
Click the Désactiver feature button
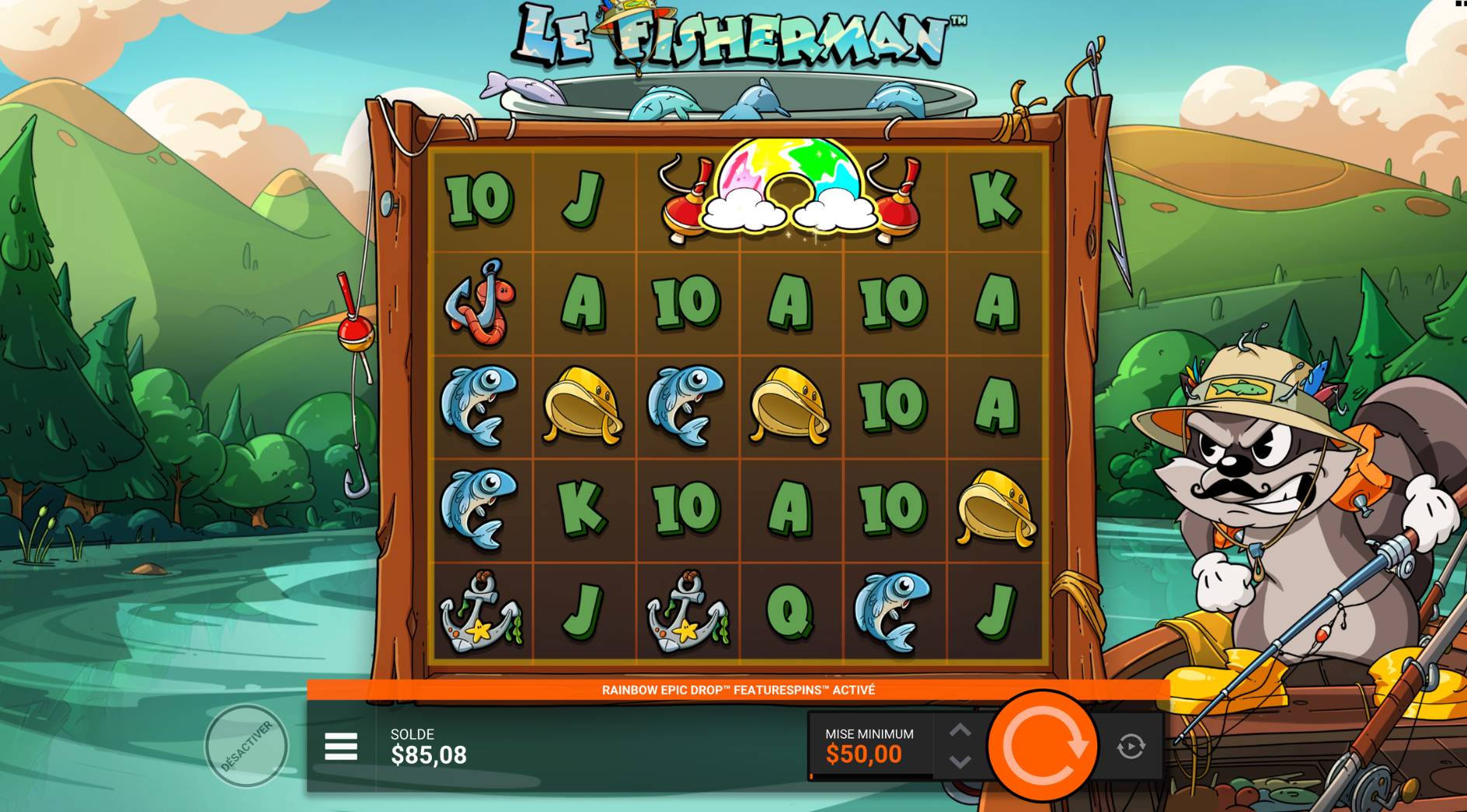(246, 746)
